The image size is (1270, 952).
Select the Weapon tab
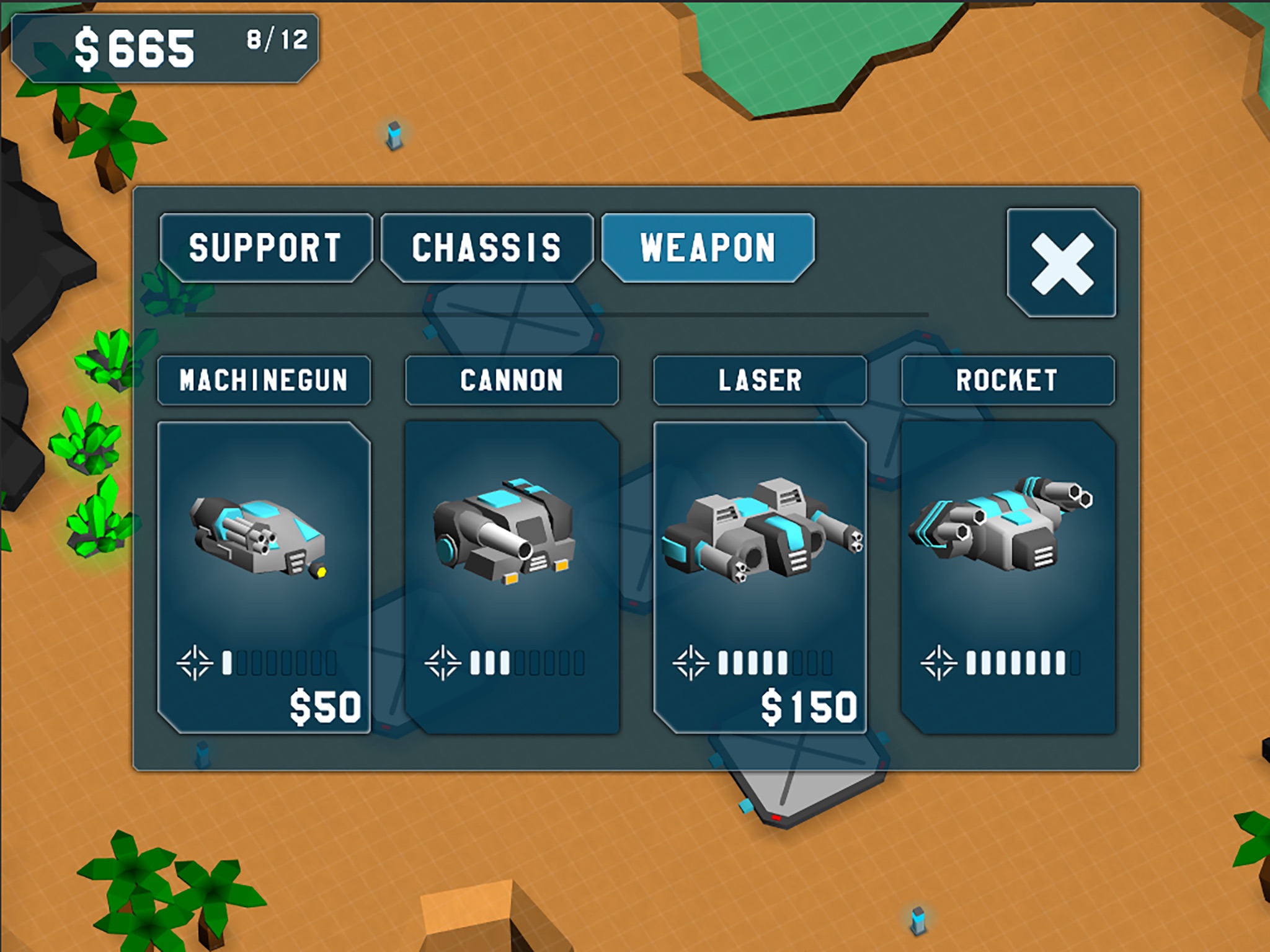(x=708, y=248)
